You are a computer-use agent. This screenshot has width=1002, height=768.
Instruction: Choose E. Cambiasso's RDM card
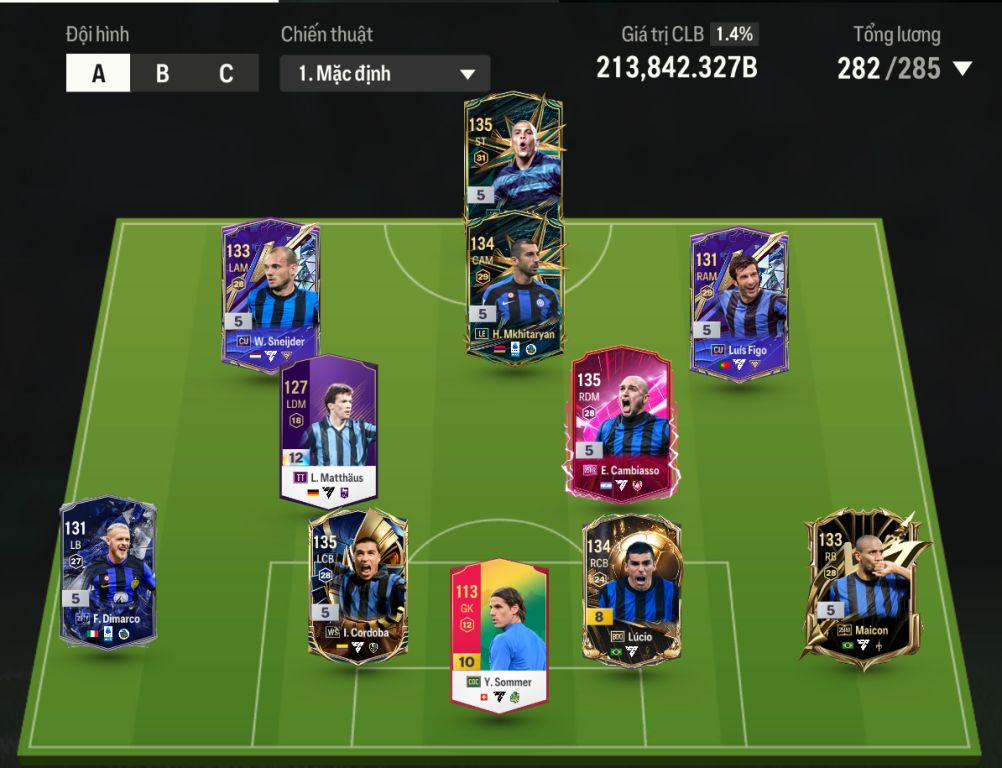[x=620, y=422]
